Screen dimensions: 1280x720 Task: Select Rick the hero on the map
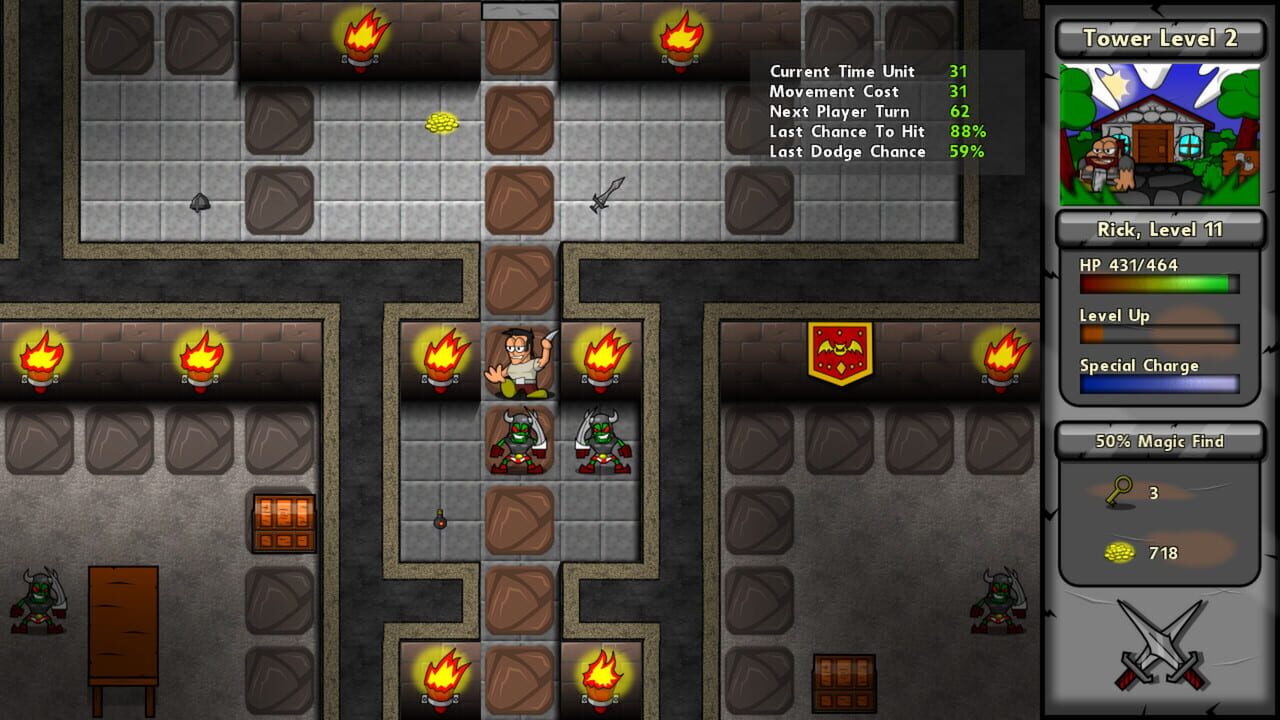pos(519,360)
